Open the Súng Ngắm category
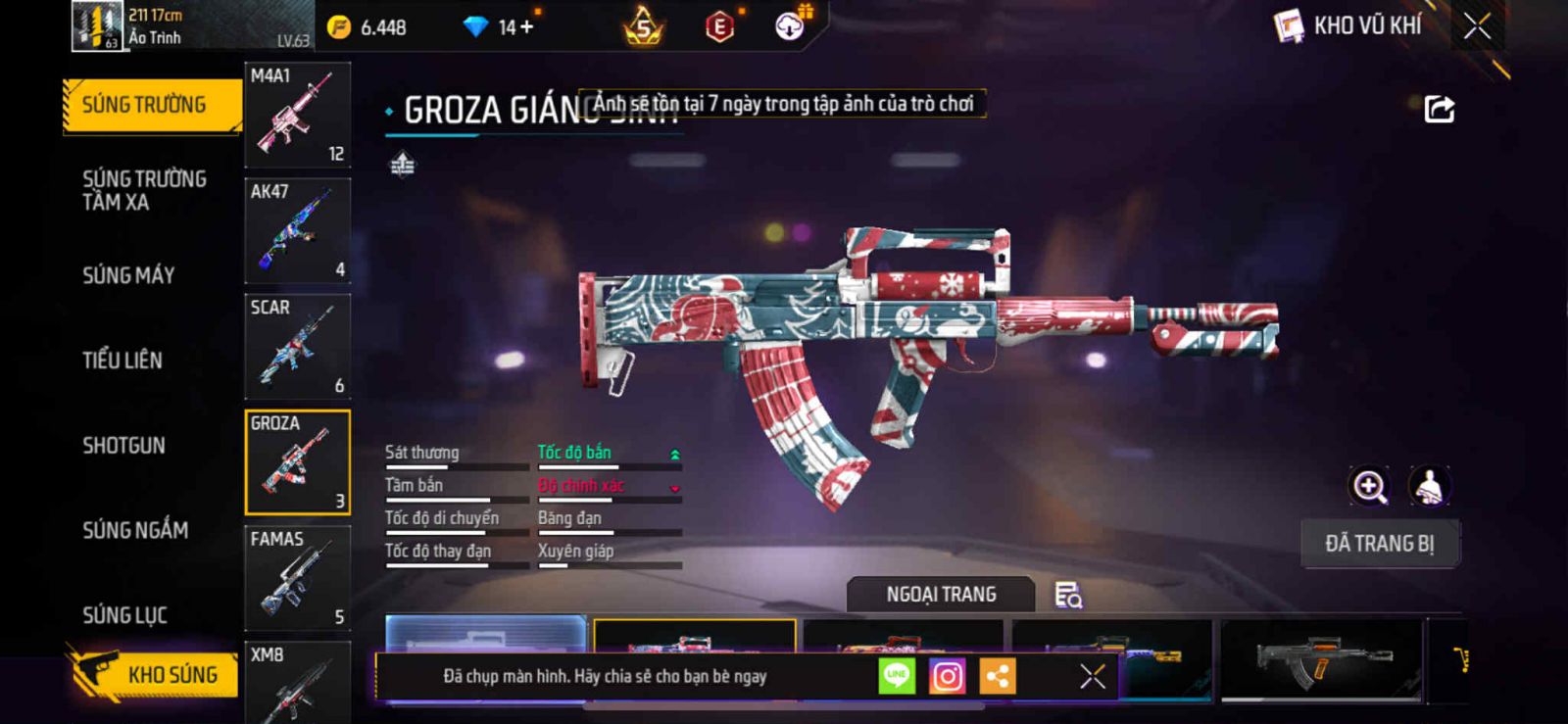Screen dimensions: 1568x724 click(135, 530)
